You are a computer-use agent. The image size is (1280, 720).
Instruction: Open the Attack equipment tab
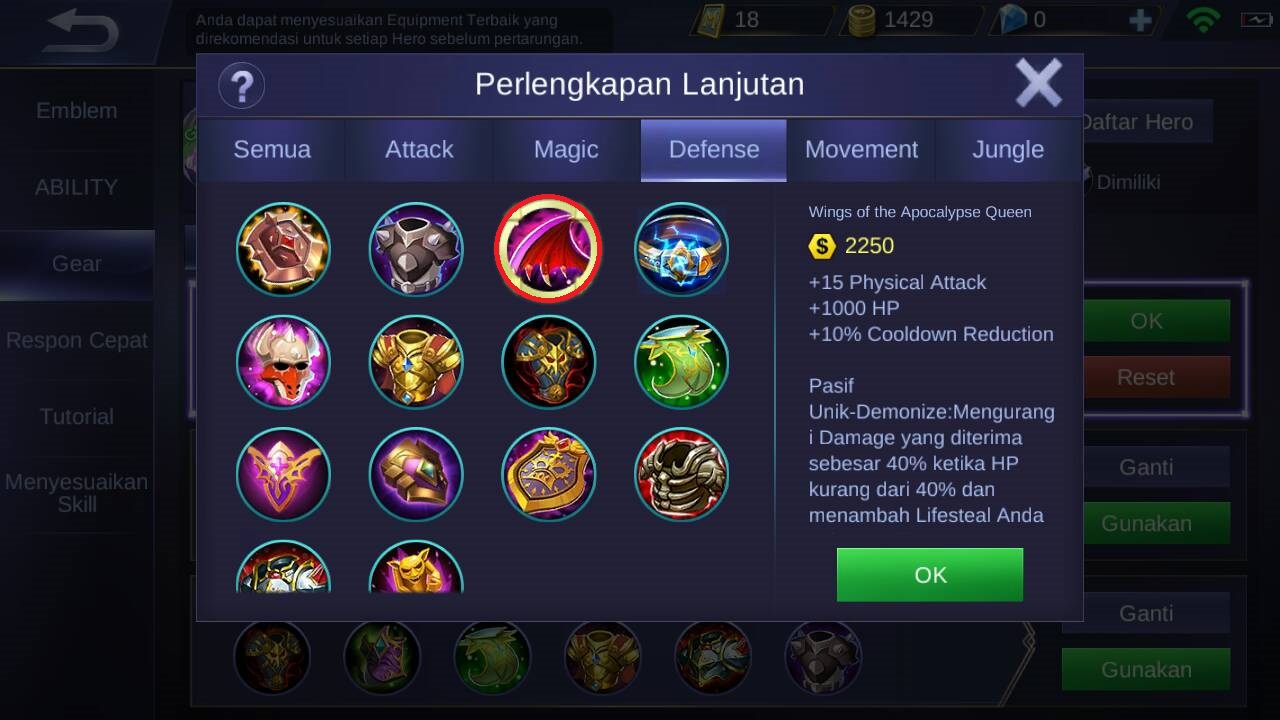419,150
